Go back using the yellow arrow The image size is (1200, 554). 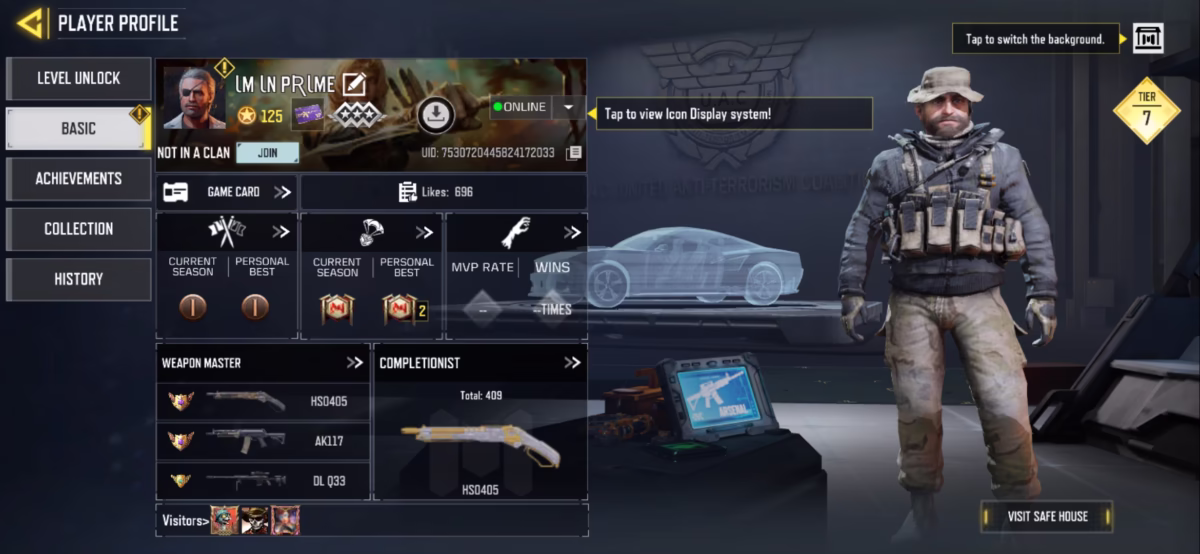30,23
